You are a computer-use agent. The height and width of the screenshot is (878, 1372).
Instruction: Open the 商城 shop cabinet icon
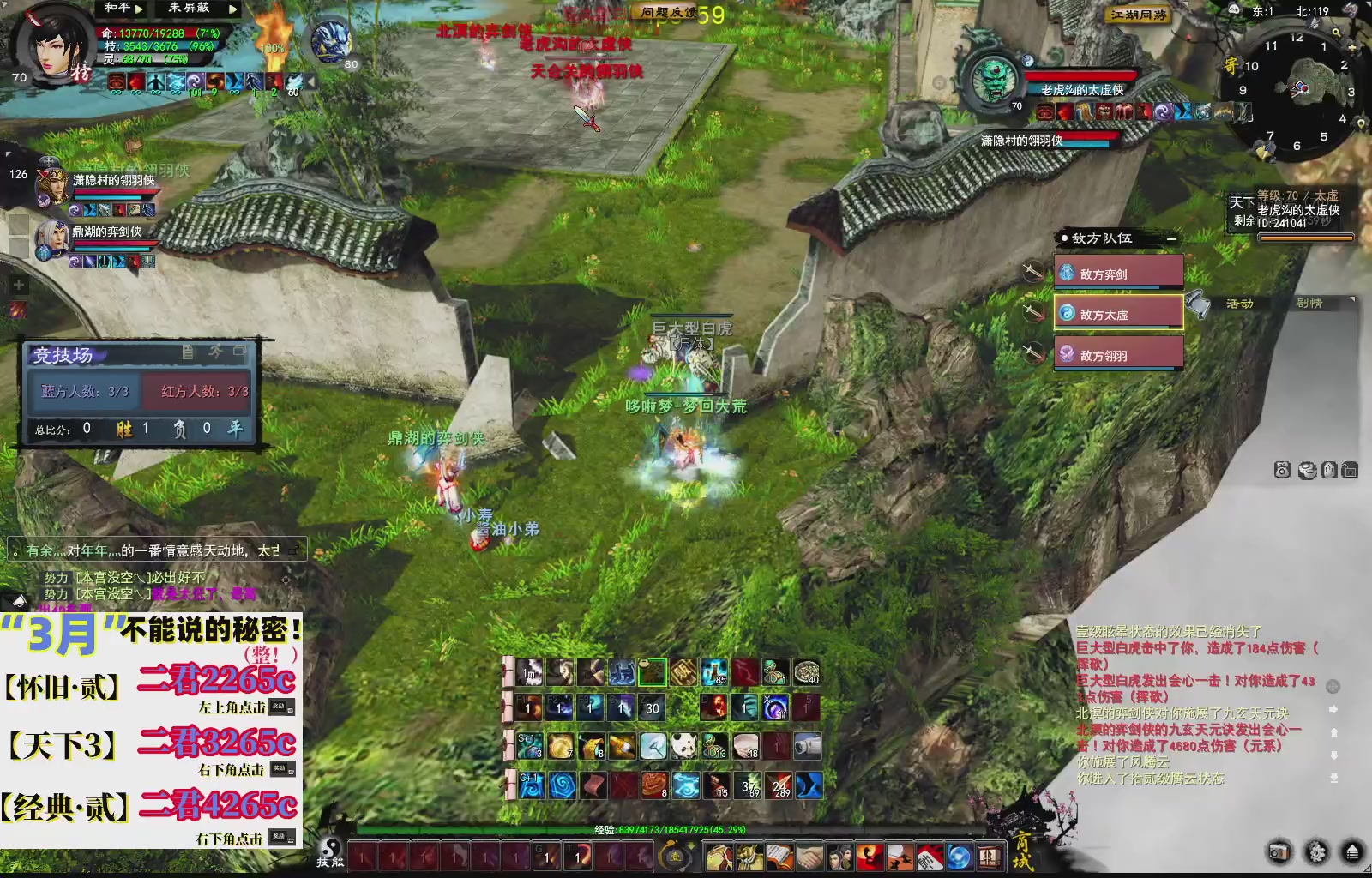989,857
